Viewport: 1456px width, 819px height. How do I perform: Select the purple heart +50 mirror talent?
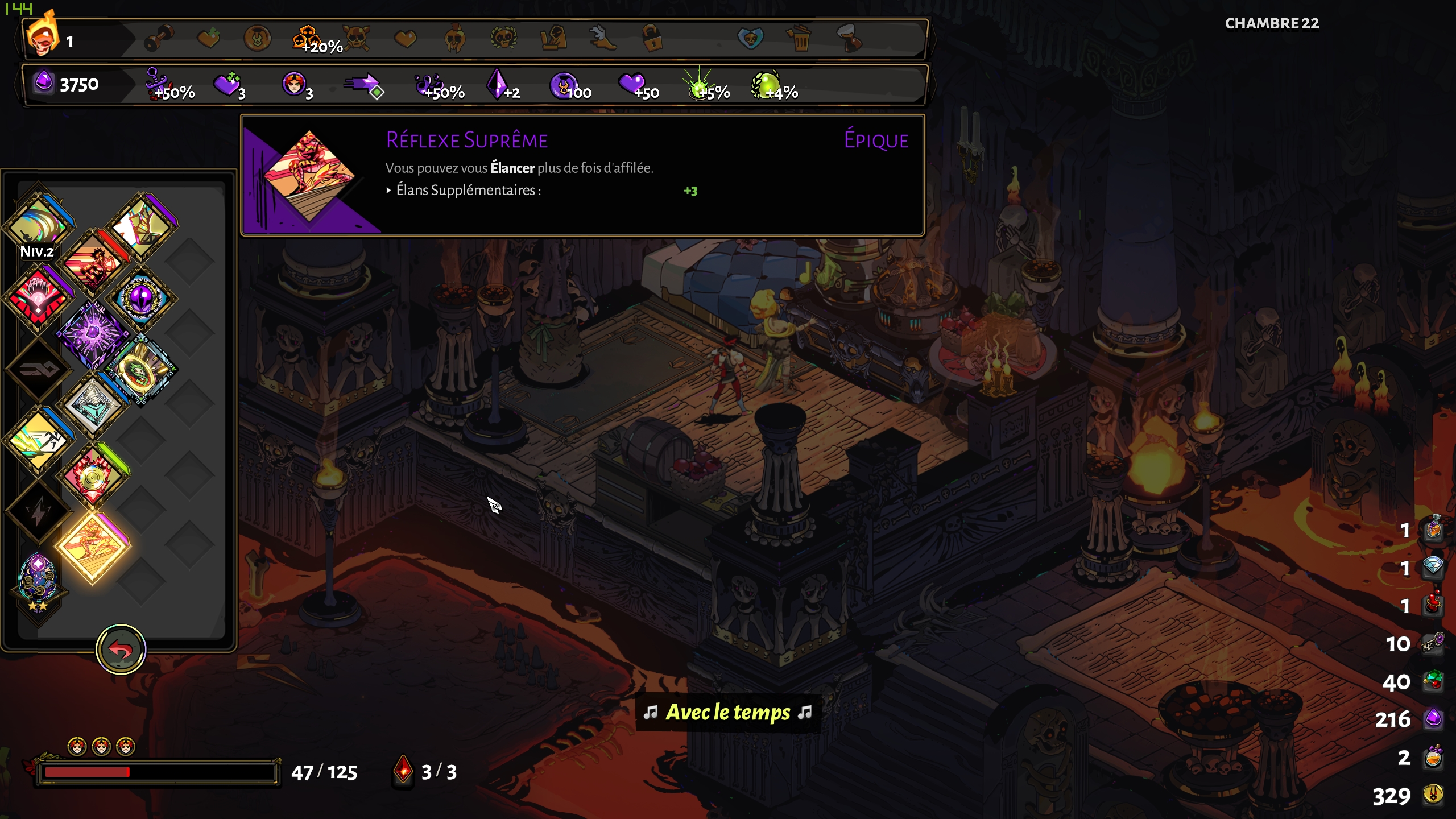[631, 84]
